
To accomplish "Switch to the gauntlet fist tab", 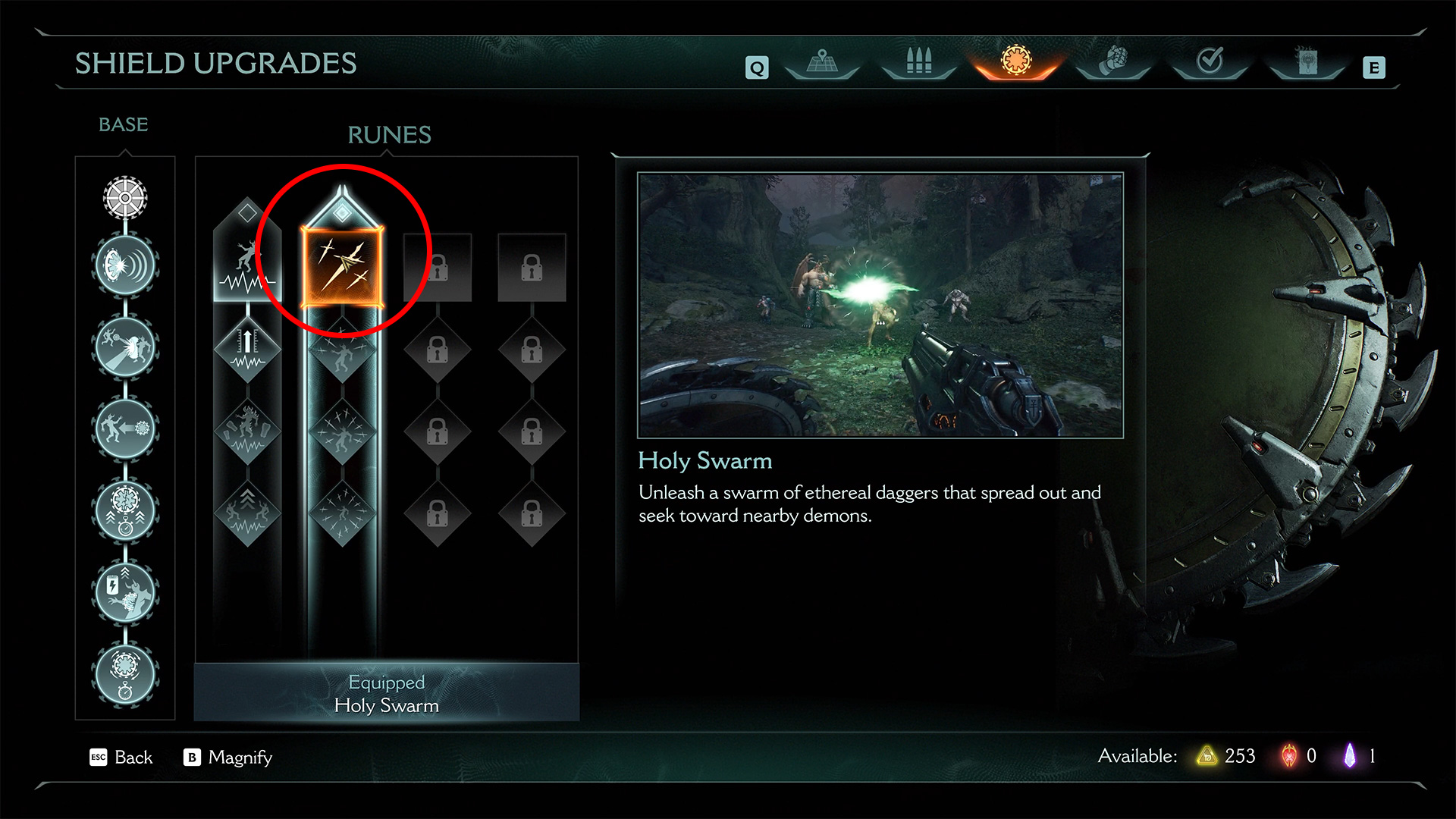I will [x=1112, y=62].
